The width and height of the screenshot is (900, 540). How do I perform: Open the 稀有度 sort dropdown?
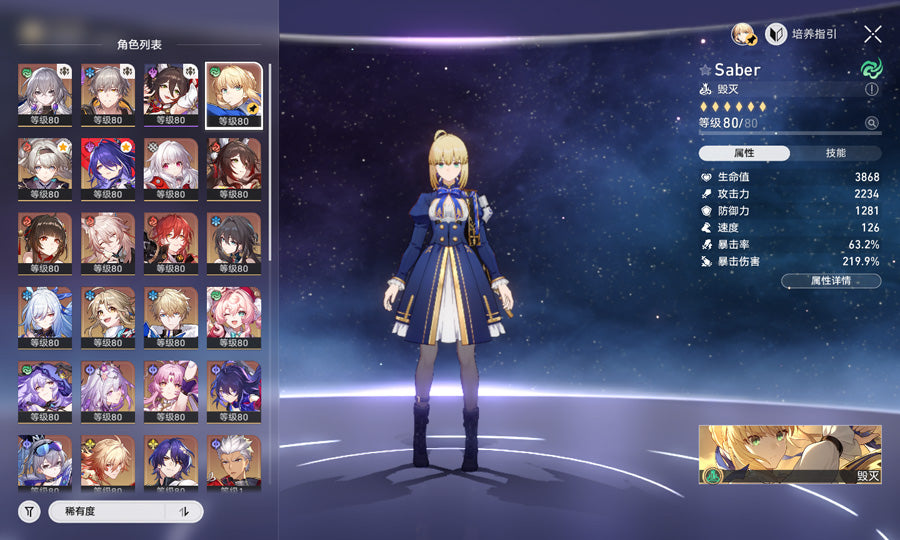tap(106, 512)
